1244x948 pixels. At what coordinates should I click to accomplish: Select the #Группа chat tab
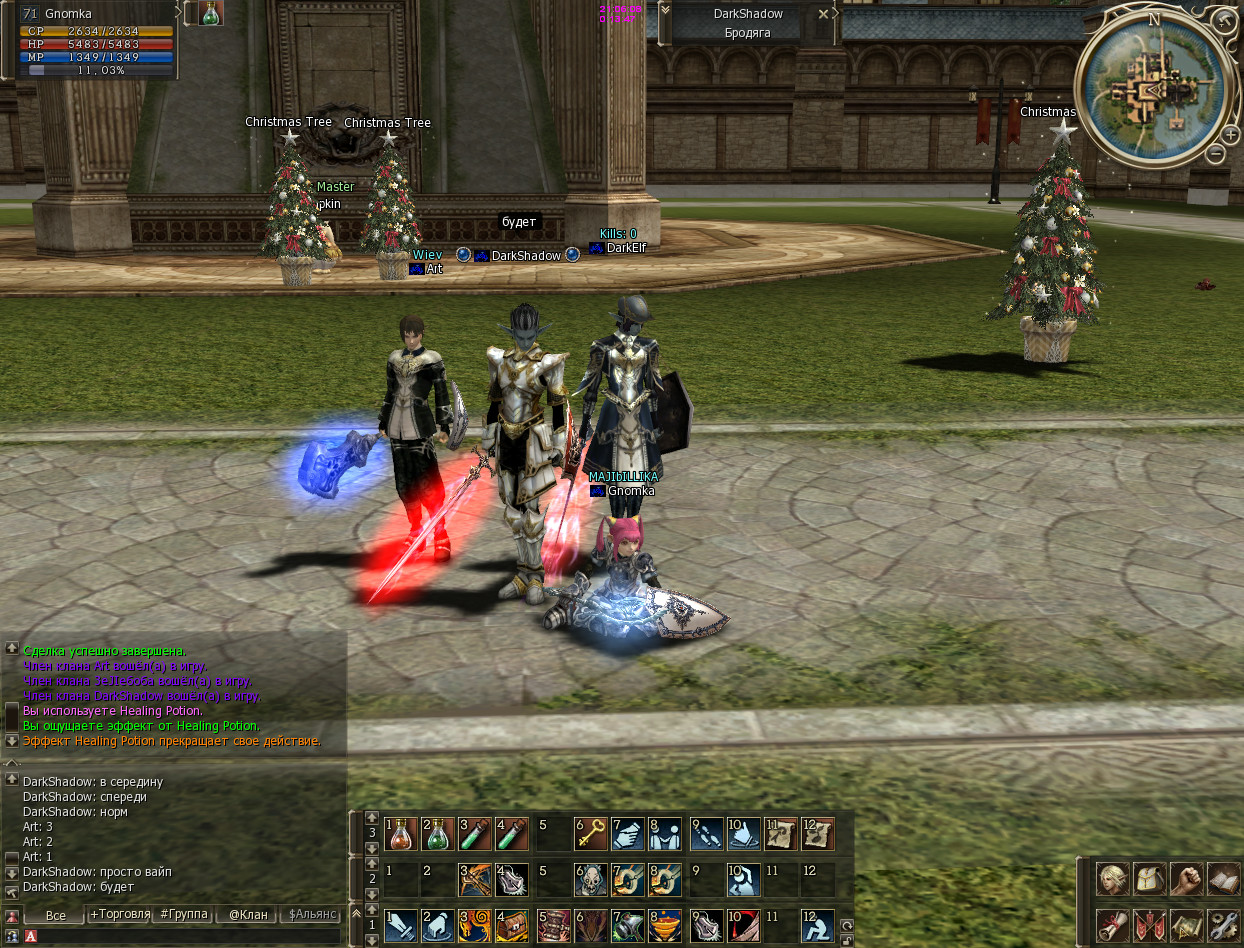(x=183, y=914)
